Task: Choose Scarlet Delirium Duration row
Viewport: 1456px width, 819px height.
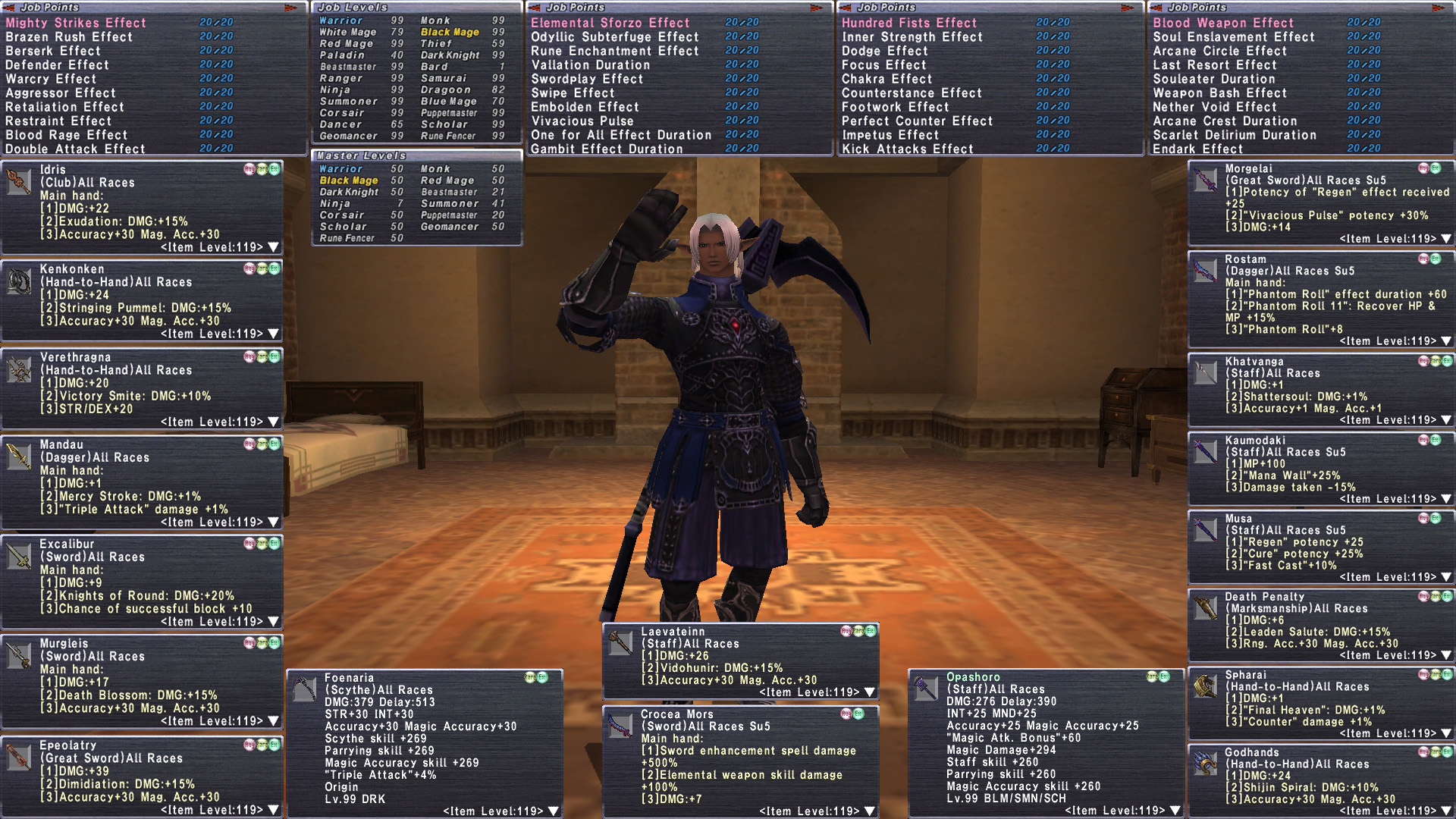Action: coord(1235,135)
